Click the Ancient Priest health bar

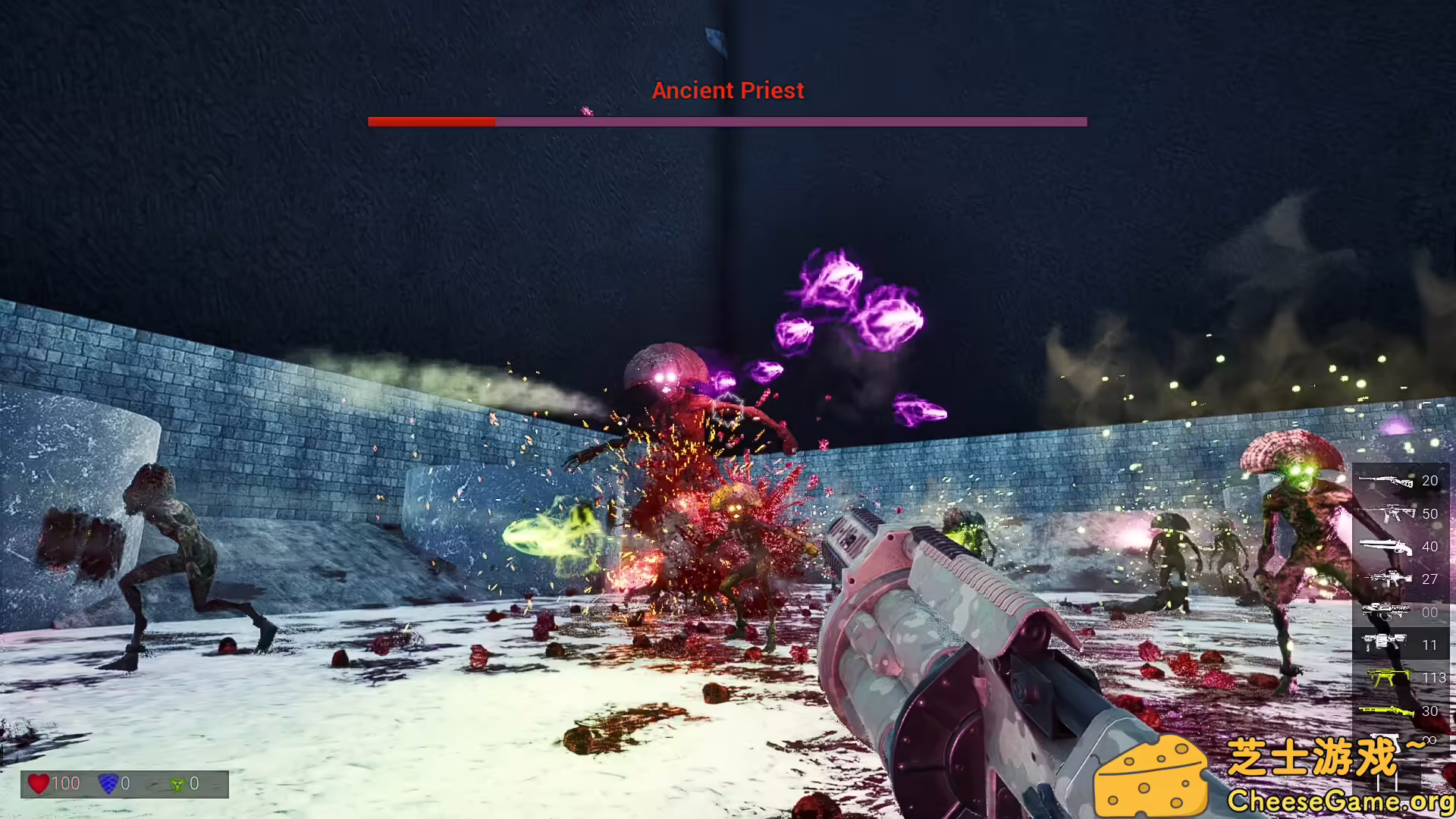[727, 121]
